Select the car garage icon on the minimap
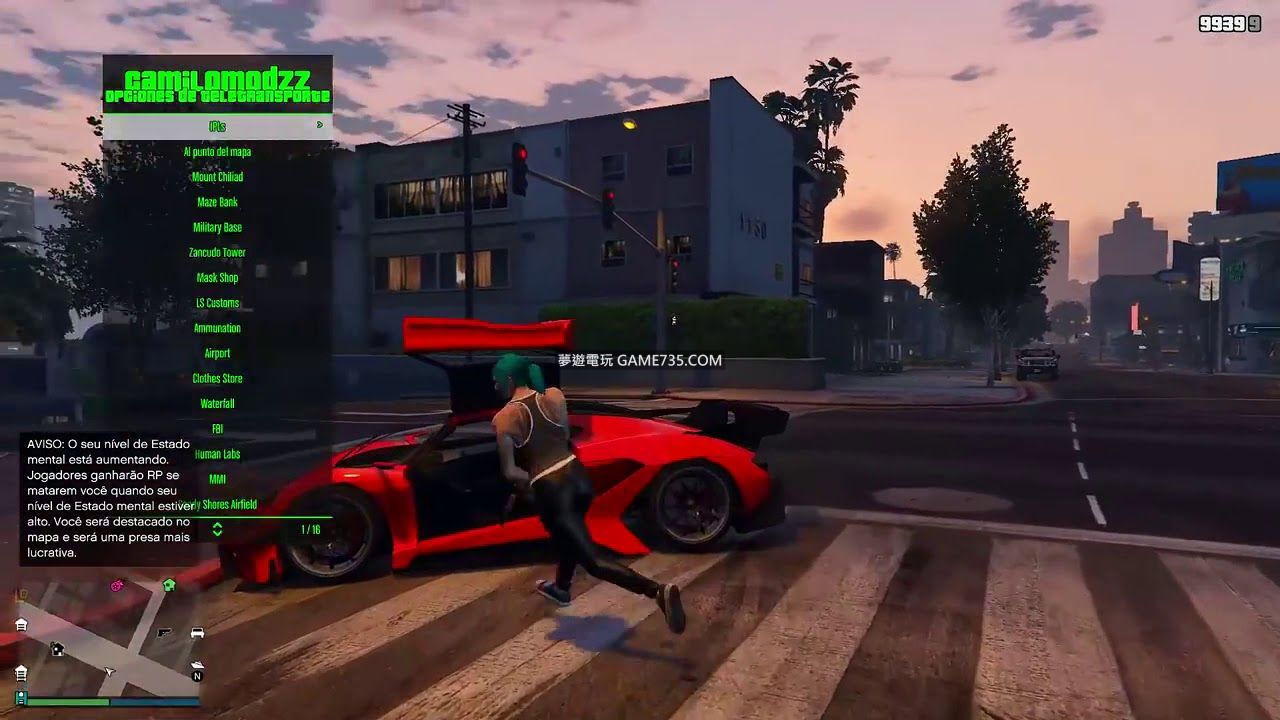 point(197,633)
